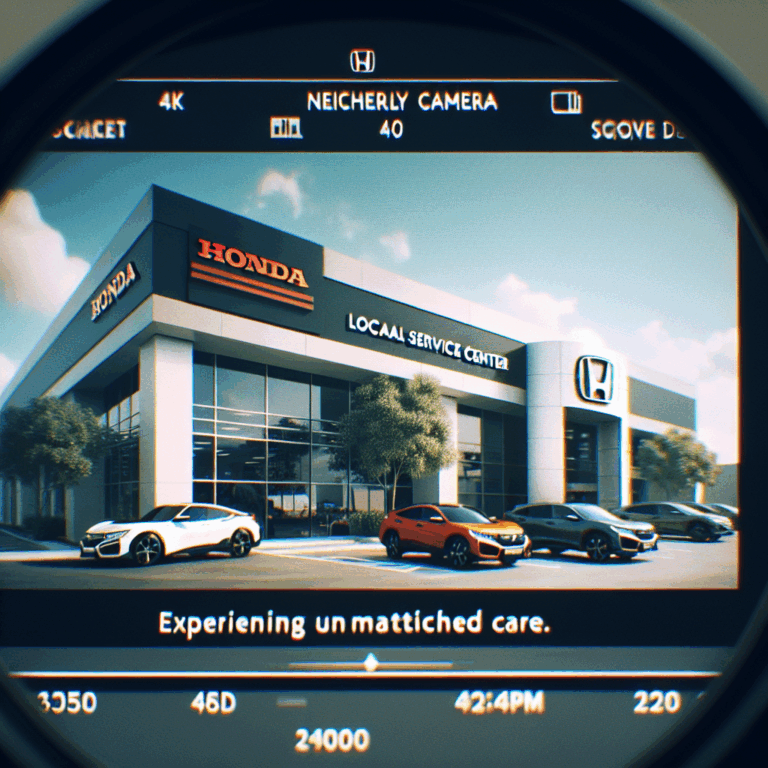Viewport: 768px width, 768px height.
Task: Select the 4K resolution label
Action: tap(171, 101)
